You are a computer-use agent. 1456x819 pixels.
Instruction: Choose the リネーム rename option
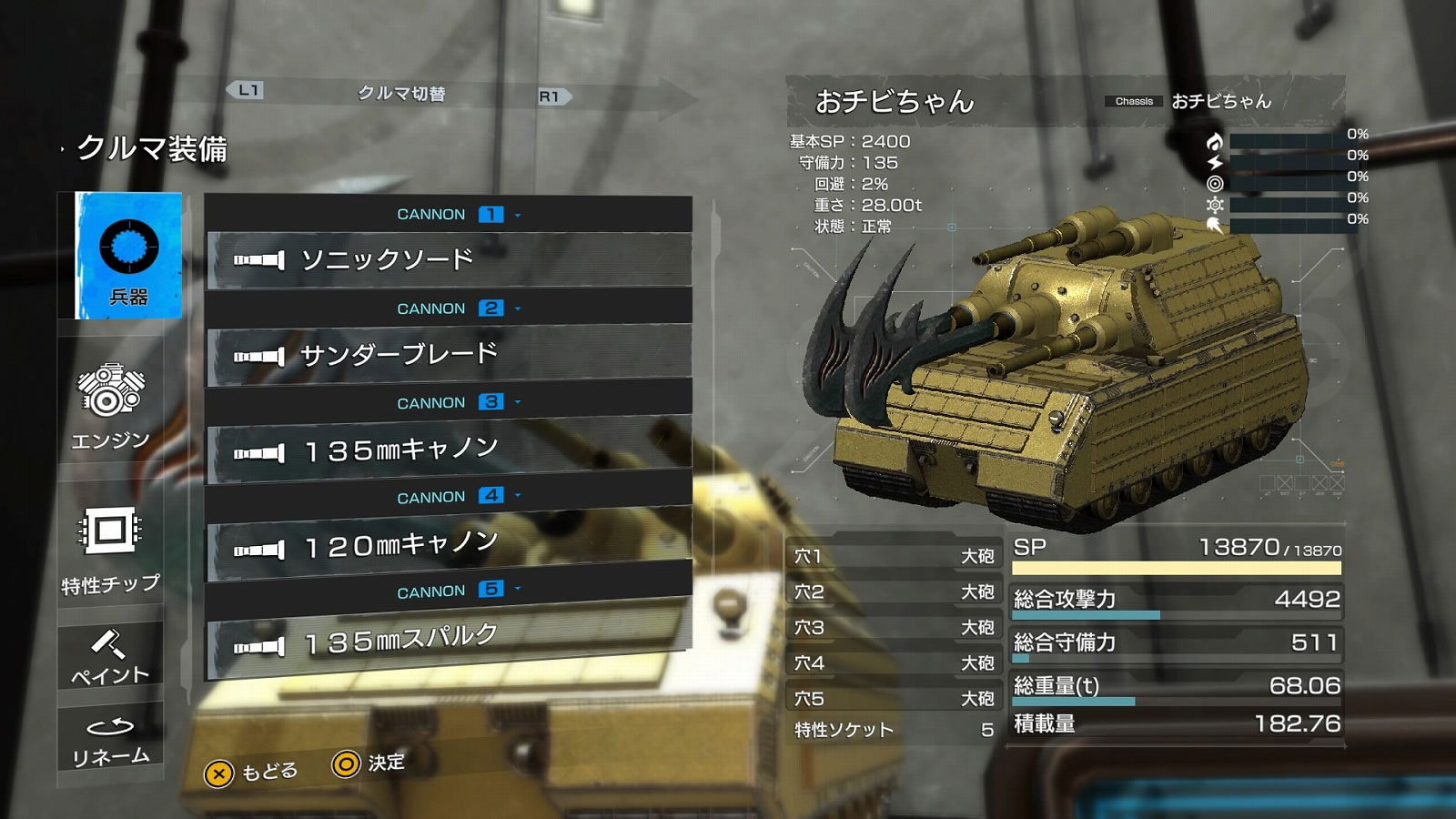[x=110, y=741]
